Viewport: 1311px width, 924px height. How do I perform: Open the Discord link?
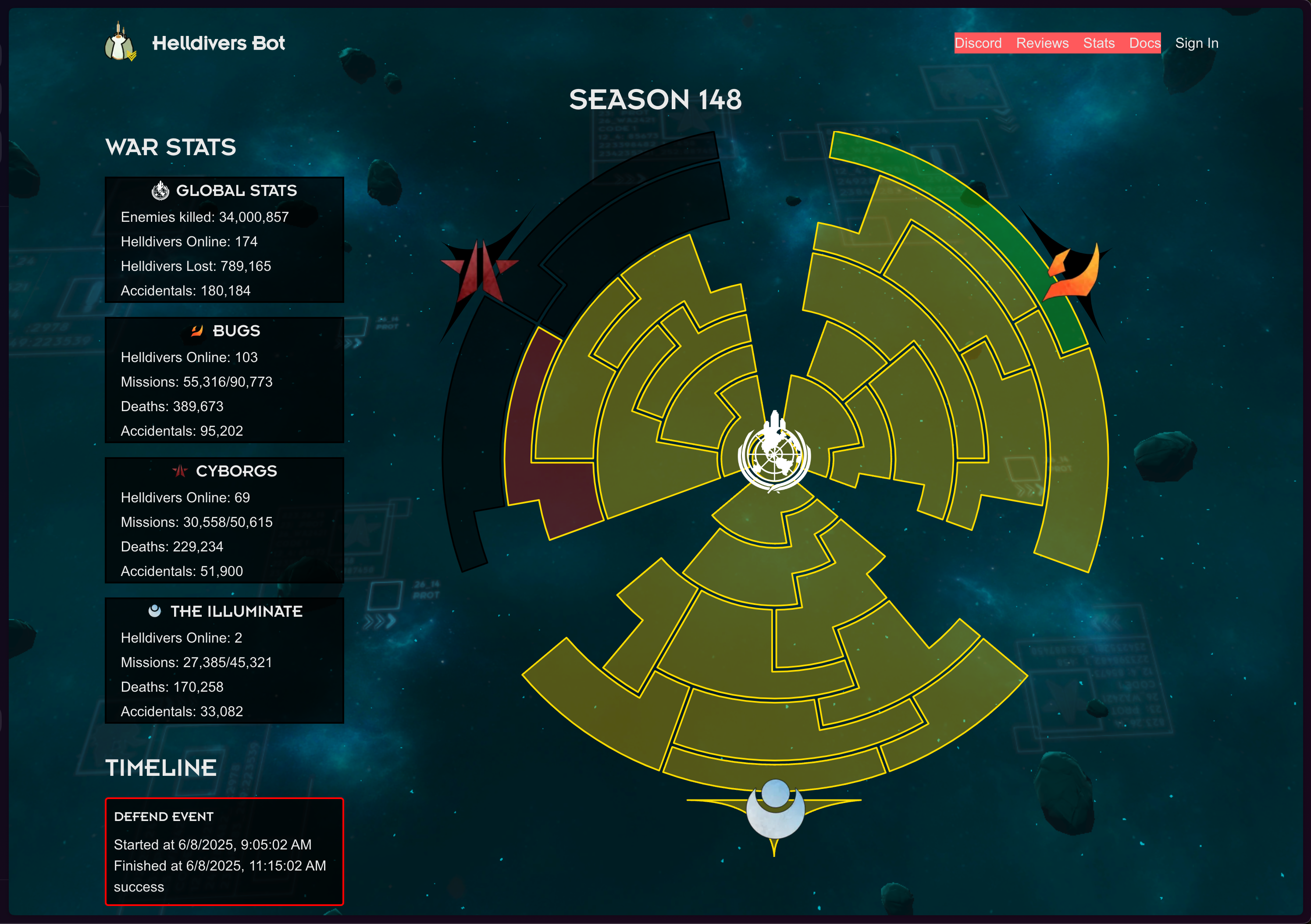pyautogui.click(x=979, y=43)
